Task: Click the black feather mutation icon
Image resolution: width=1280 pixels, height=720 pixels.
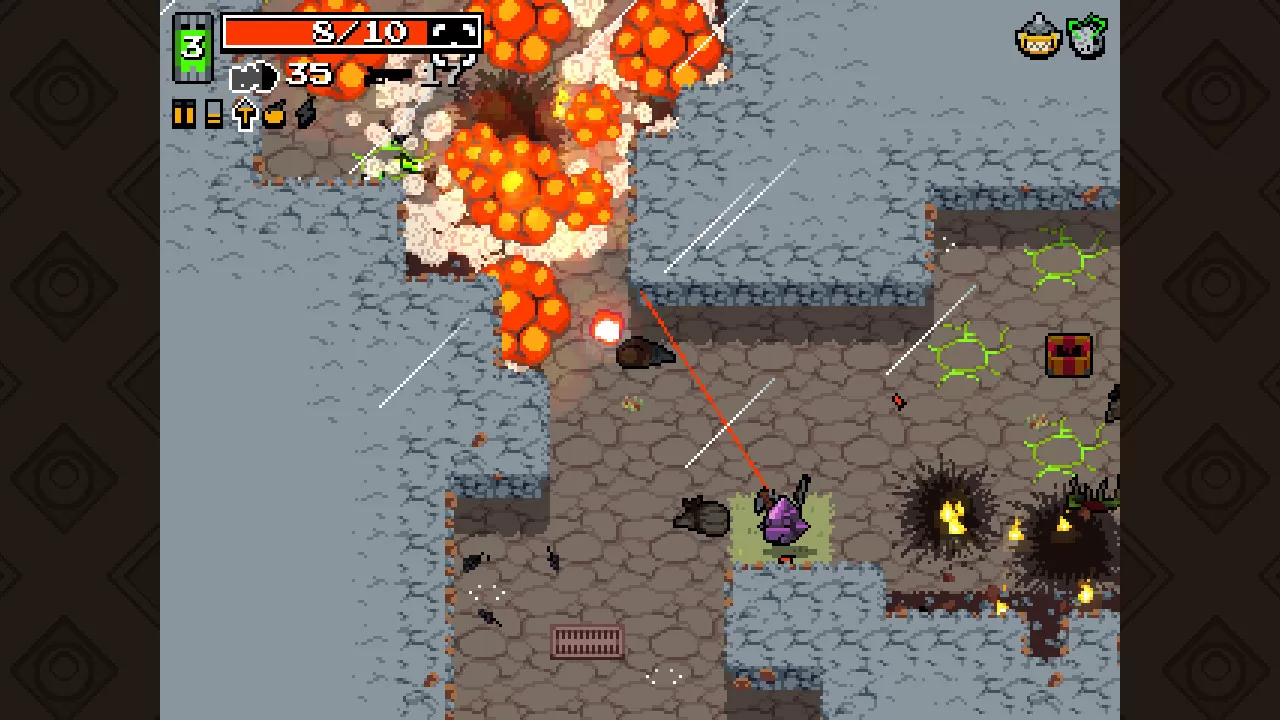Action: click(304, 112)
